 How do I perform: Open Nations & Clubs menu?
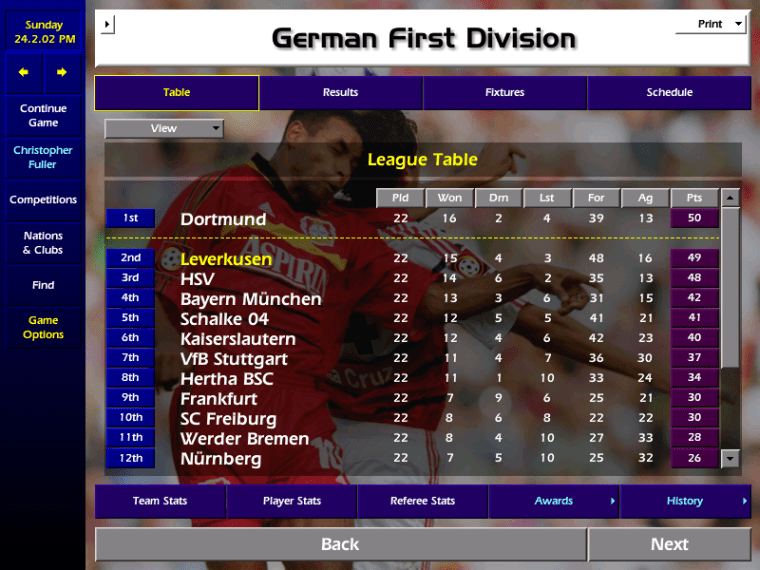[43, 243]
